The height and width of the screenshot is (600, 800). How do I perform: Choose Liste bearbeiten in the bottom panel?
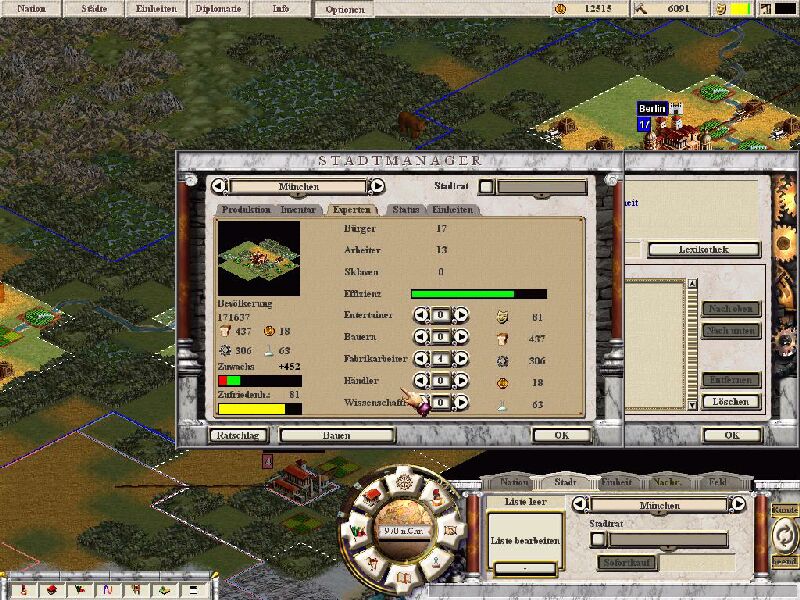(x=525, y=540)
